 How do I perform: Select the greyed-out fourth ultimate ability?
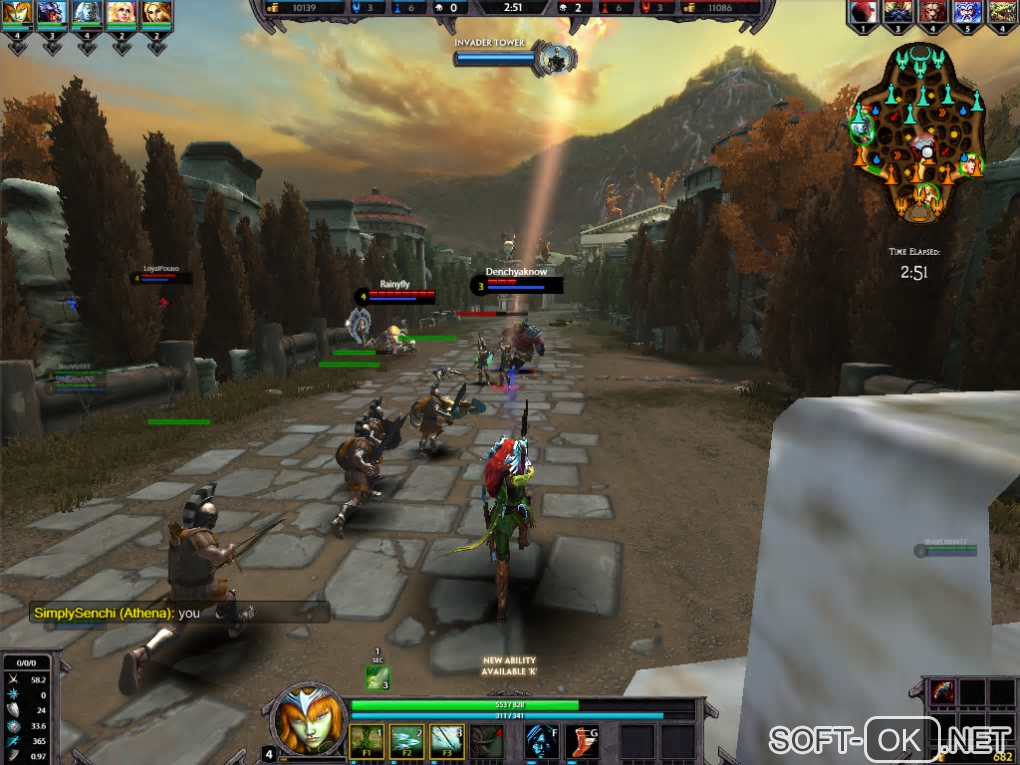click(488, 740)
